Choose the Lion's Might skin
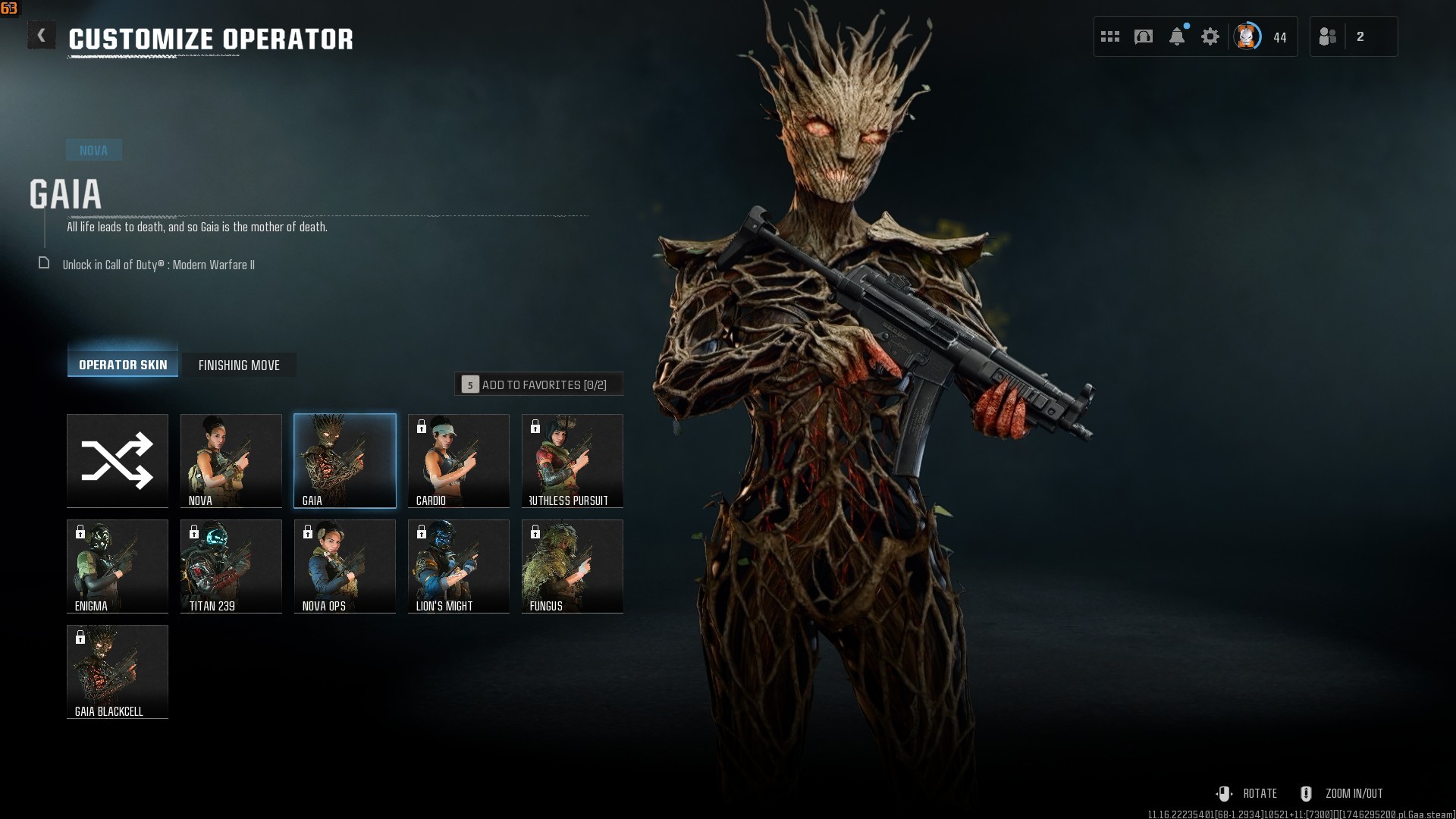 click(x=459, y=566)
